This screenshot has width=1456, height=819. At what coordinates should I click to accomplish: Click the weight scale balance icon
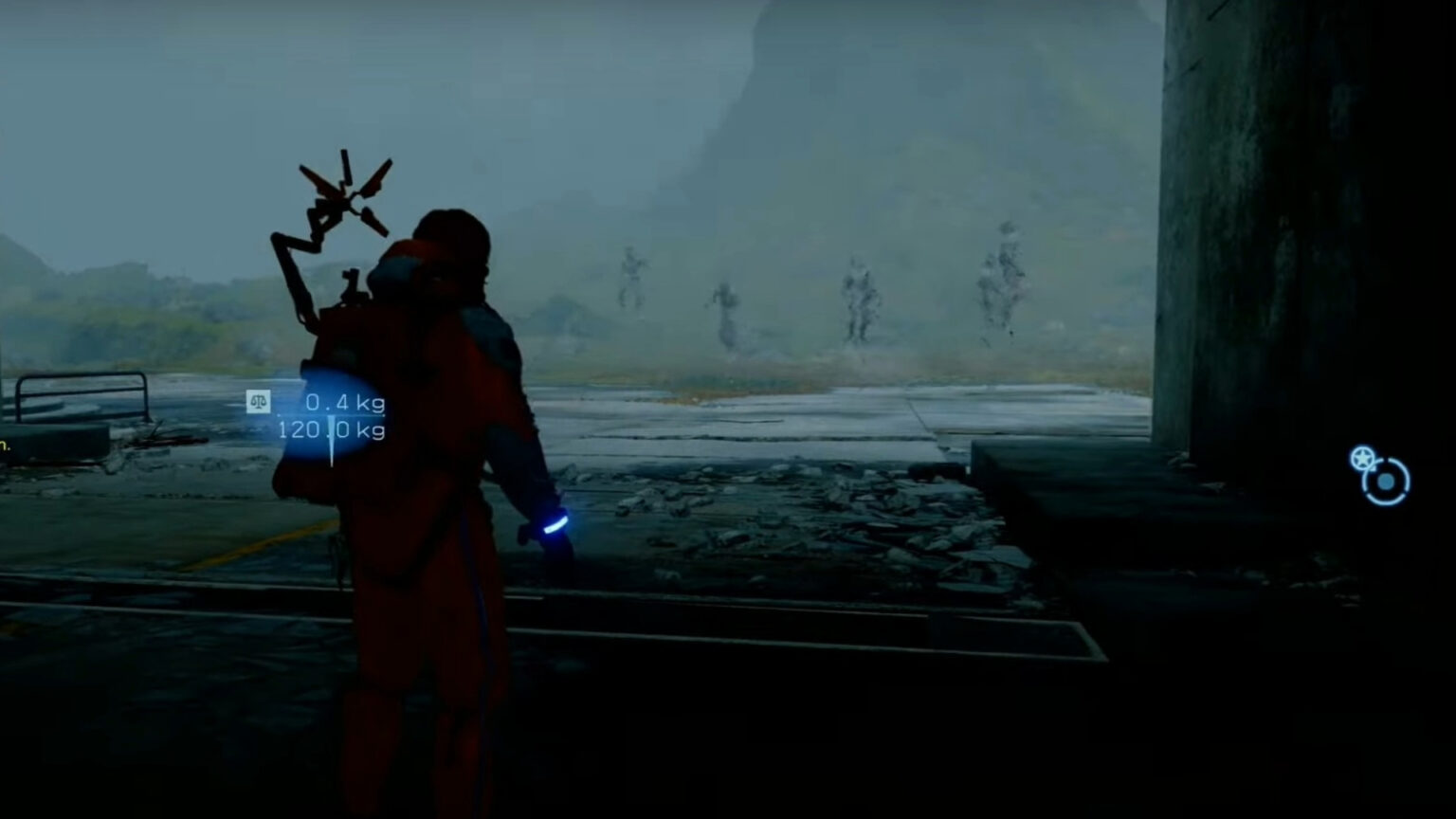[x=259, y=402]
